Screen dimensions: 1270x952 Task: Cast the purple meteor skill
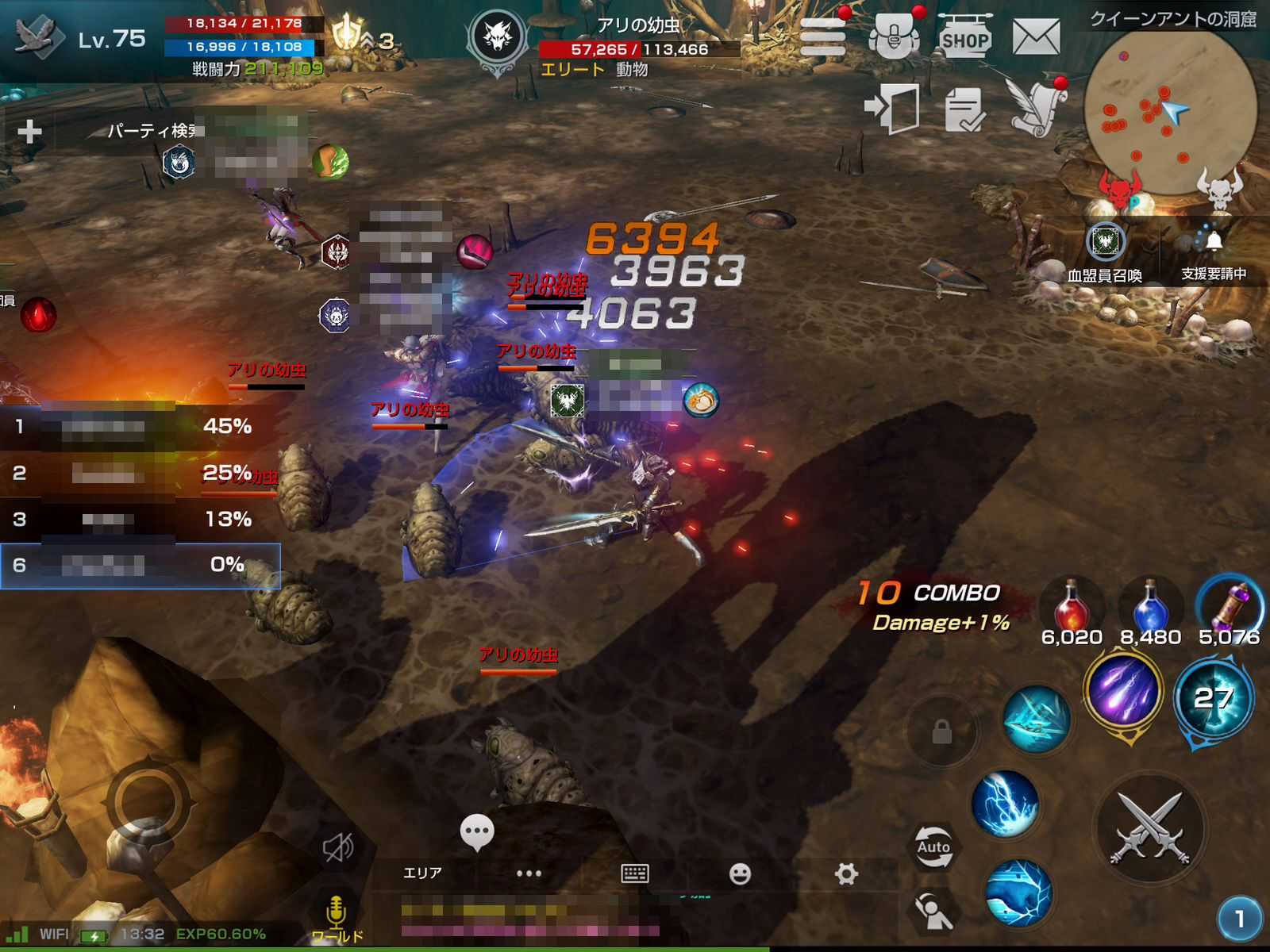[1122, 689]
